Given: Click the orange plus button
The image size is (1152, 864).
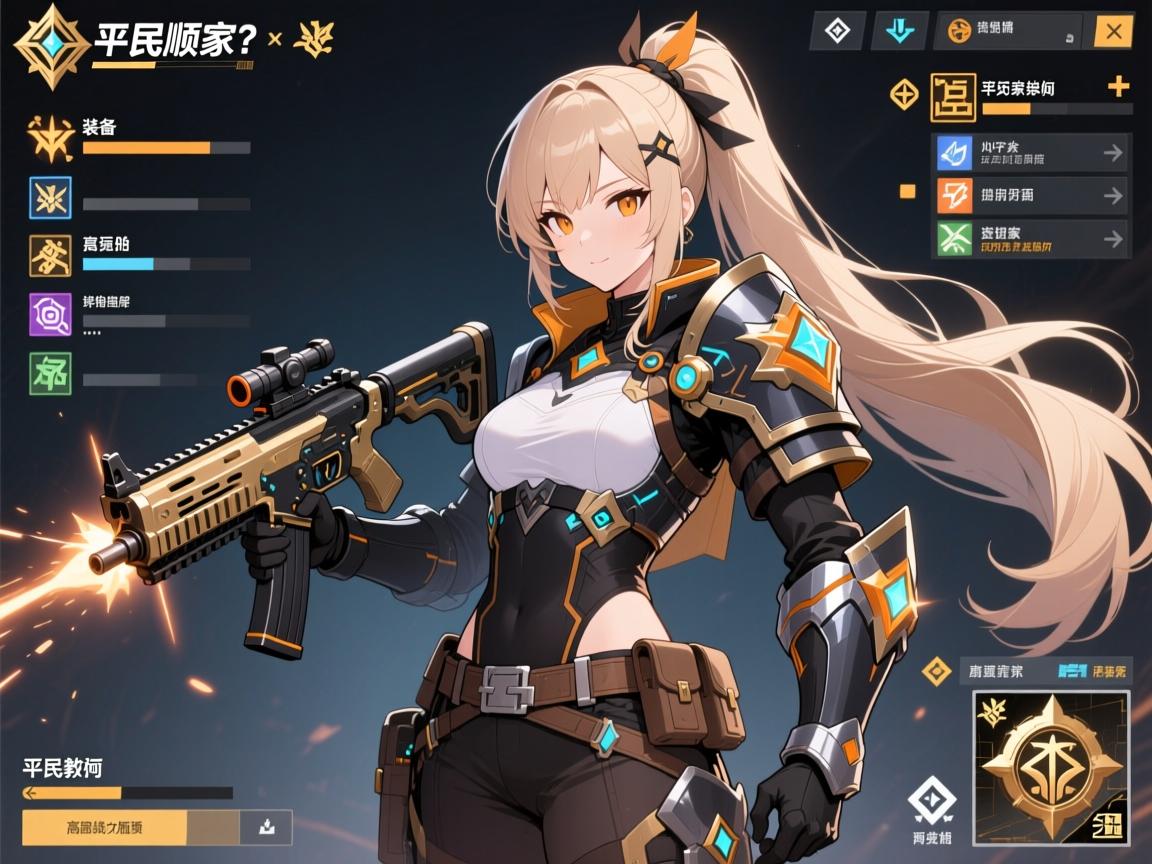Looking at the screenshot, I should [1119, 87].
